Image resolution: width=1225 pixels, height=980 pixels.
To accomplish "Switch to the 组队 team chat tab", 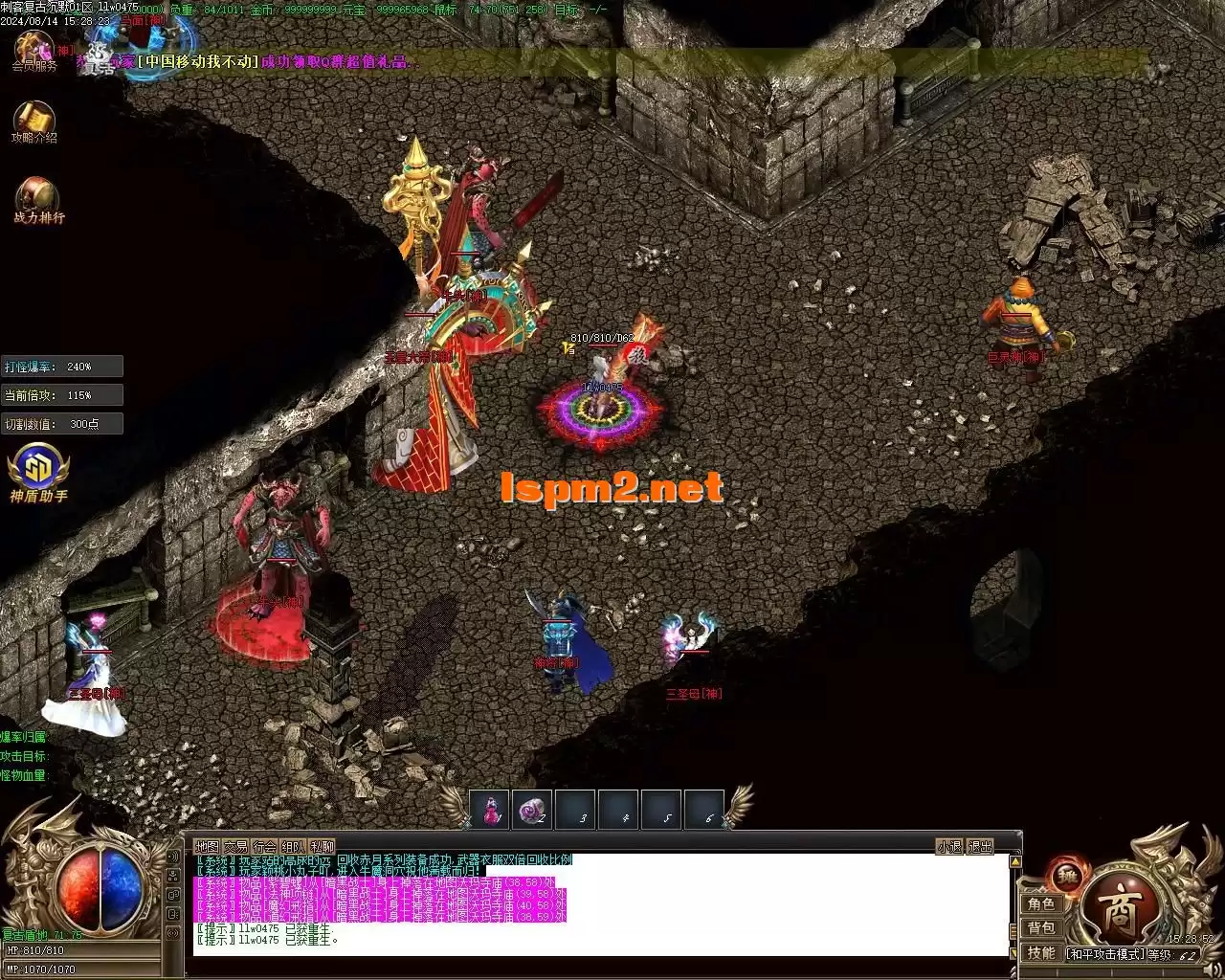I will (293, 846).
